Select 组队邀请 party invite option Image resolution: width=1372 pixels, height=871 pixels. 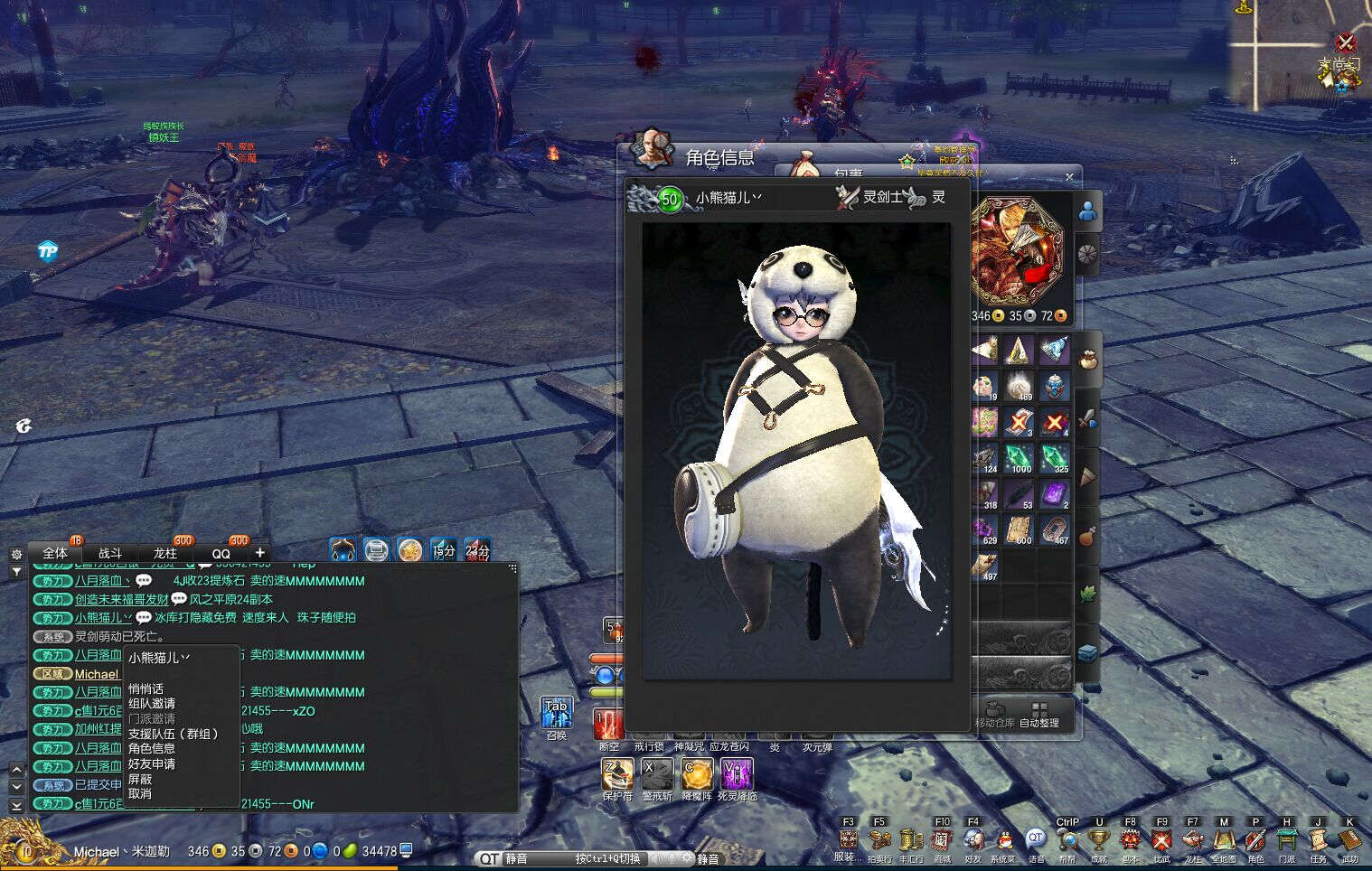152,704
